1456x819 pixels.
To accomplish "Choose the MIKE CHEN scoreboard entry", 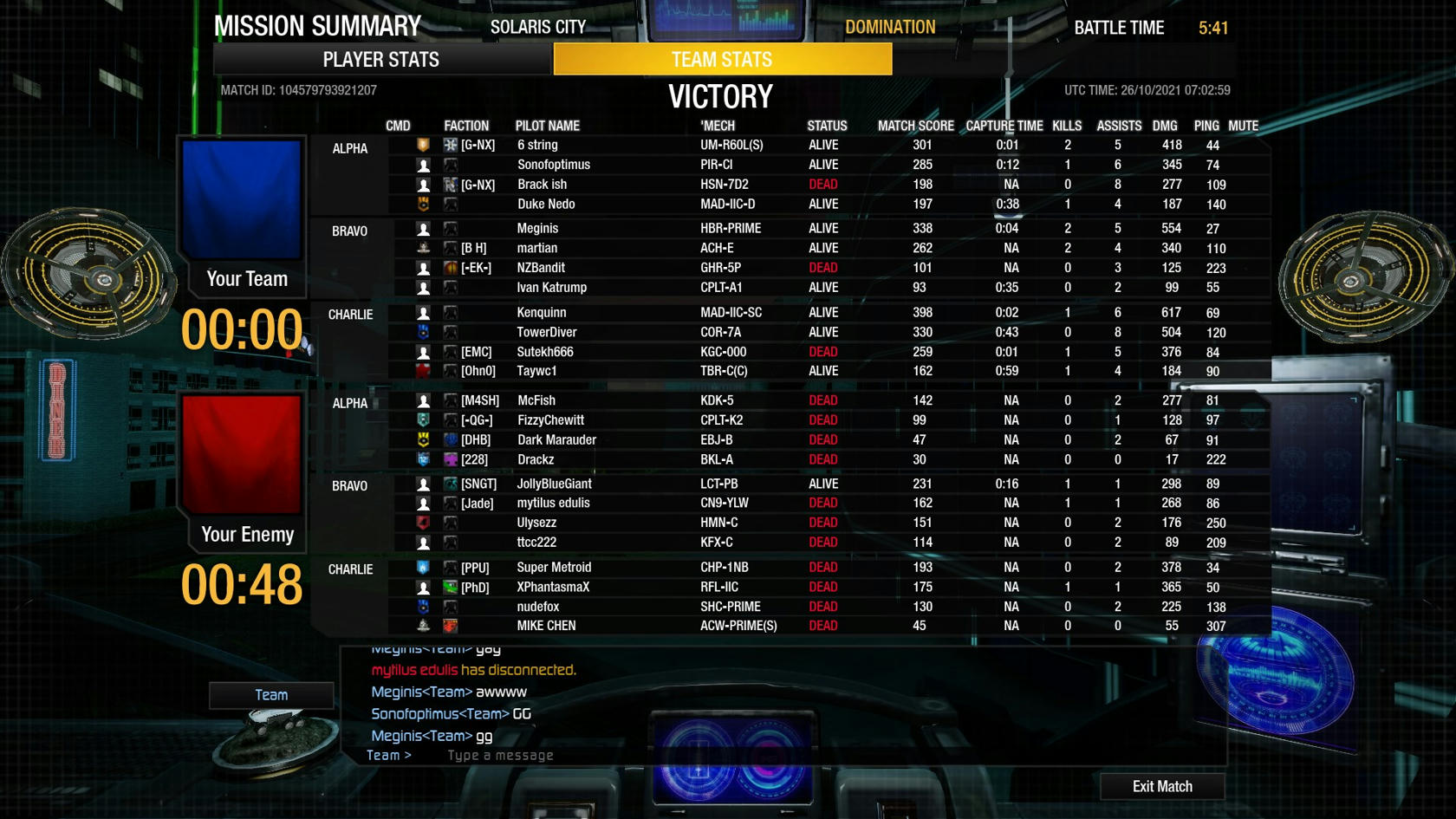I will pos(546,626).
